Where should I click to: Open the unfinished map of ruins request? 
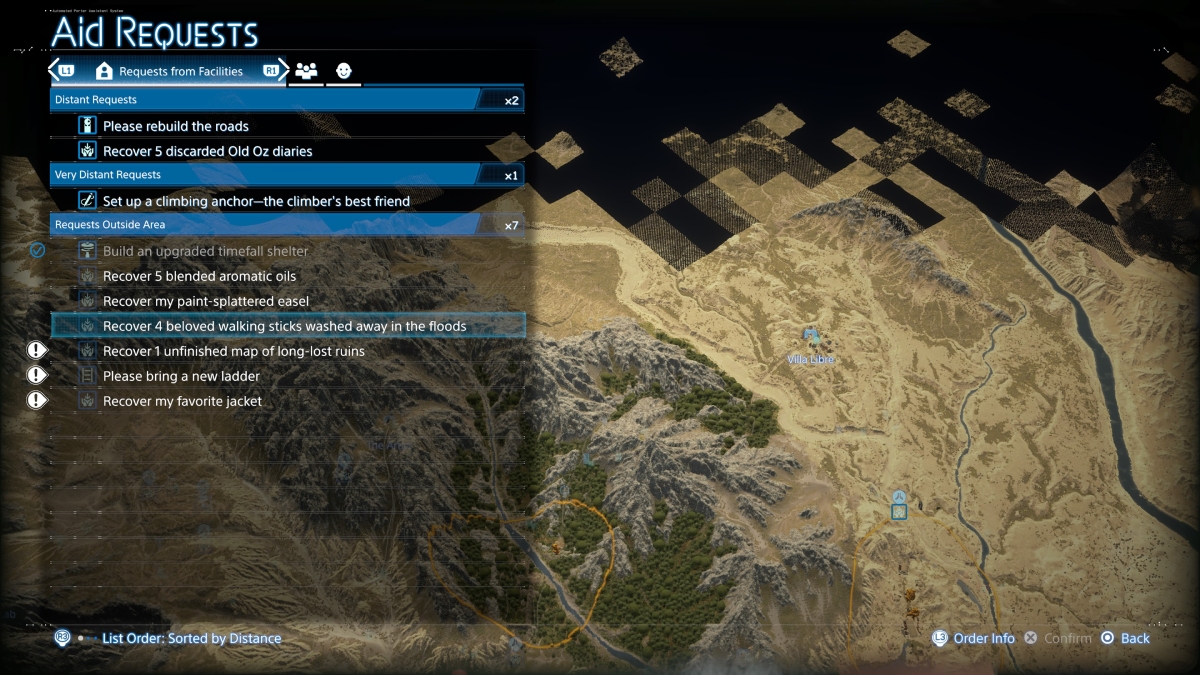233,351
